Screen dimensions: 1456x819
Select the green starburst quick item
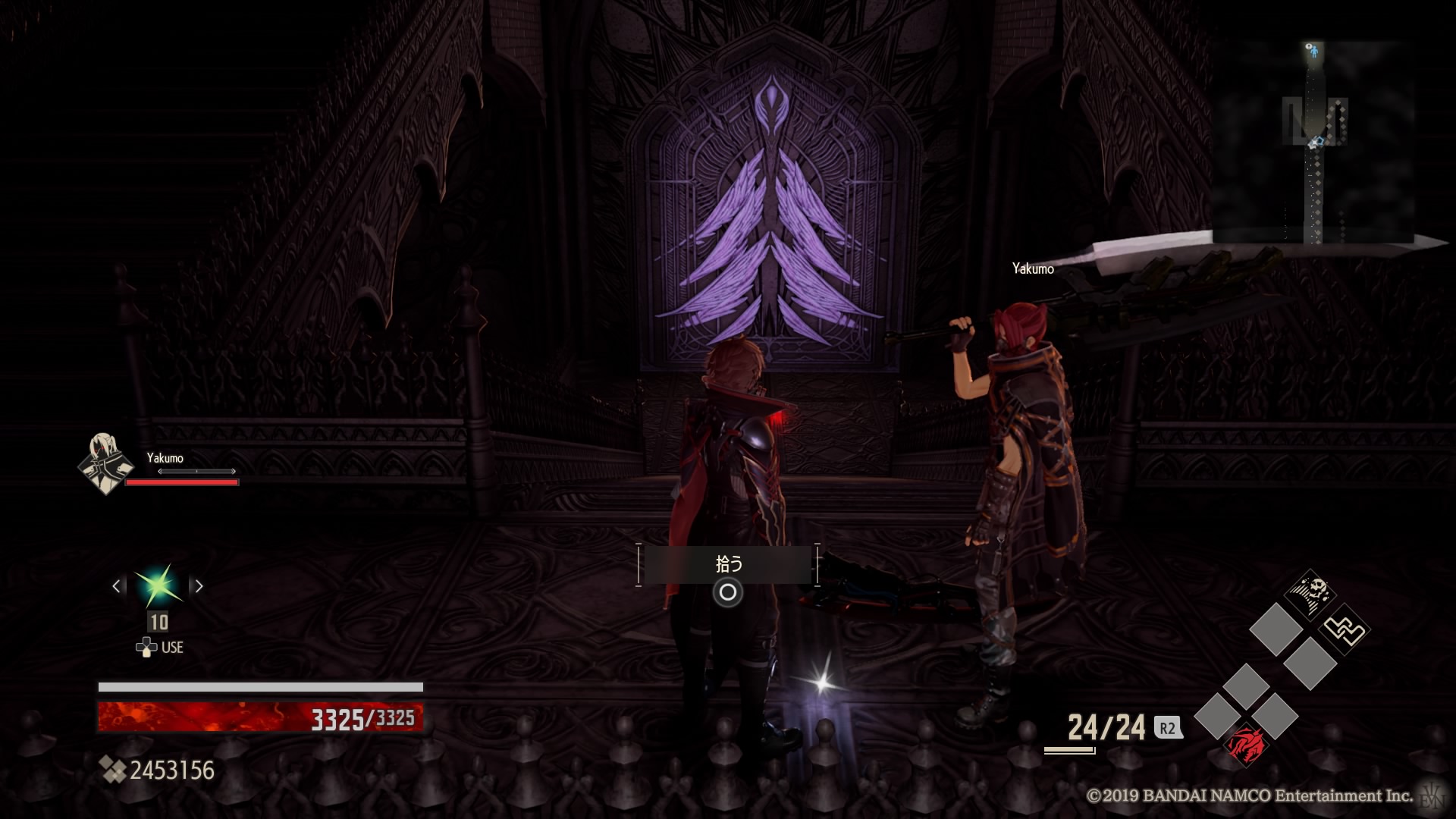pos(158,585)
